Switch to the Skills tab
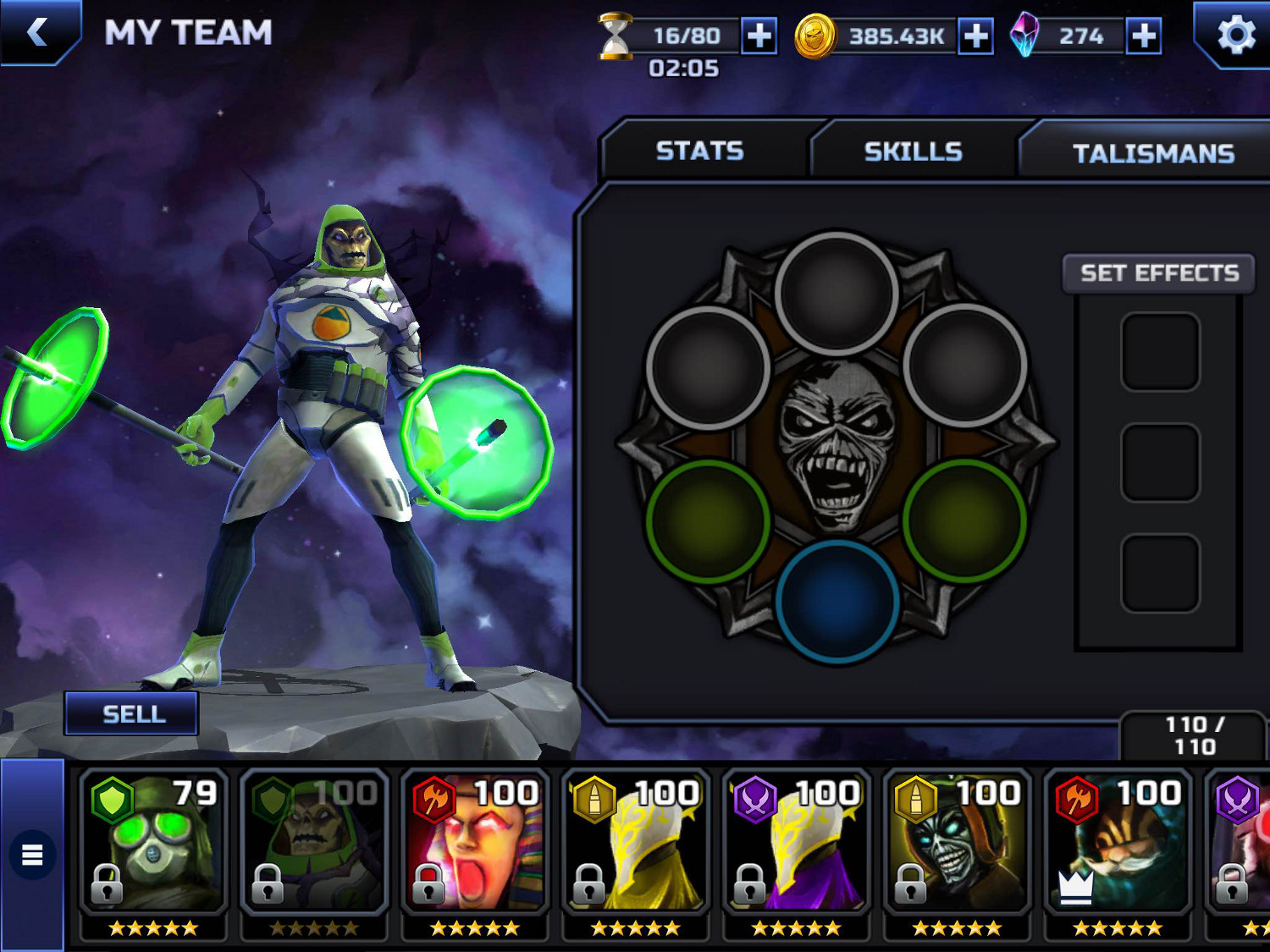The height and width of the screenshot is (952, 1270). (913, 152)
